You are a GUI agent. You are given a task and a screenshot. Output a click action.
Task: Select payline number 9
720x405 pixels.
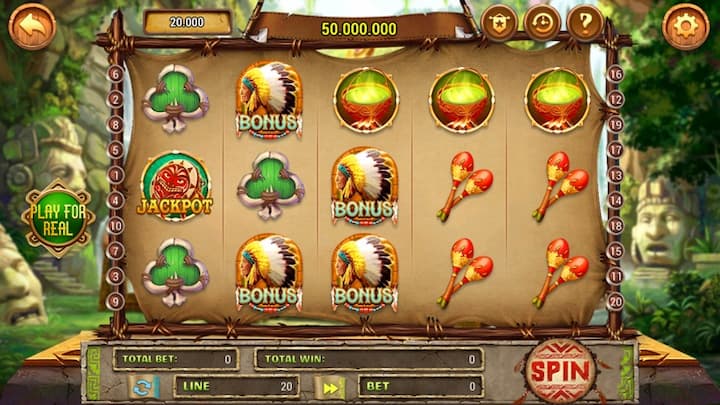click(116, 301)
